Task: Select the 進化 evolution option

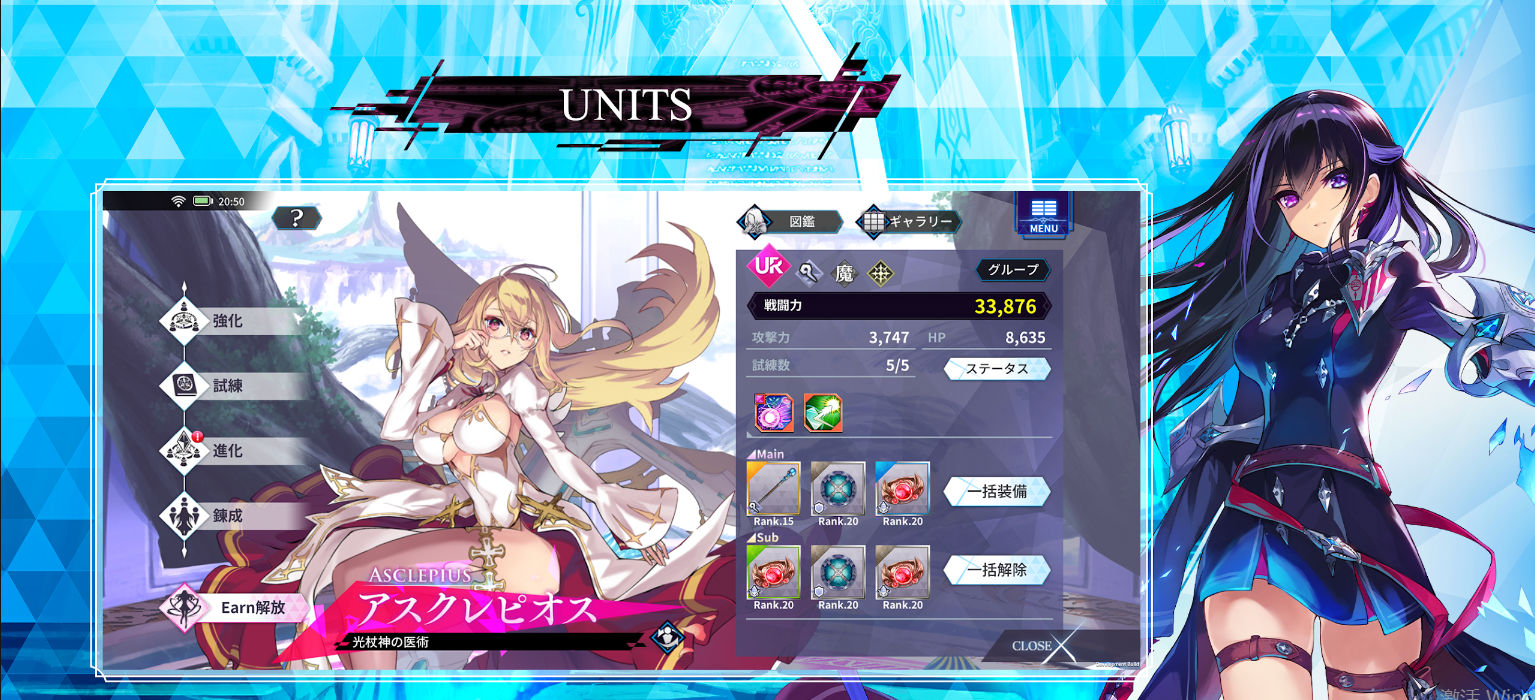Action: point(228,451)
